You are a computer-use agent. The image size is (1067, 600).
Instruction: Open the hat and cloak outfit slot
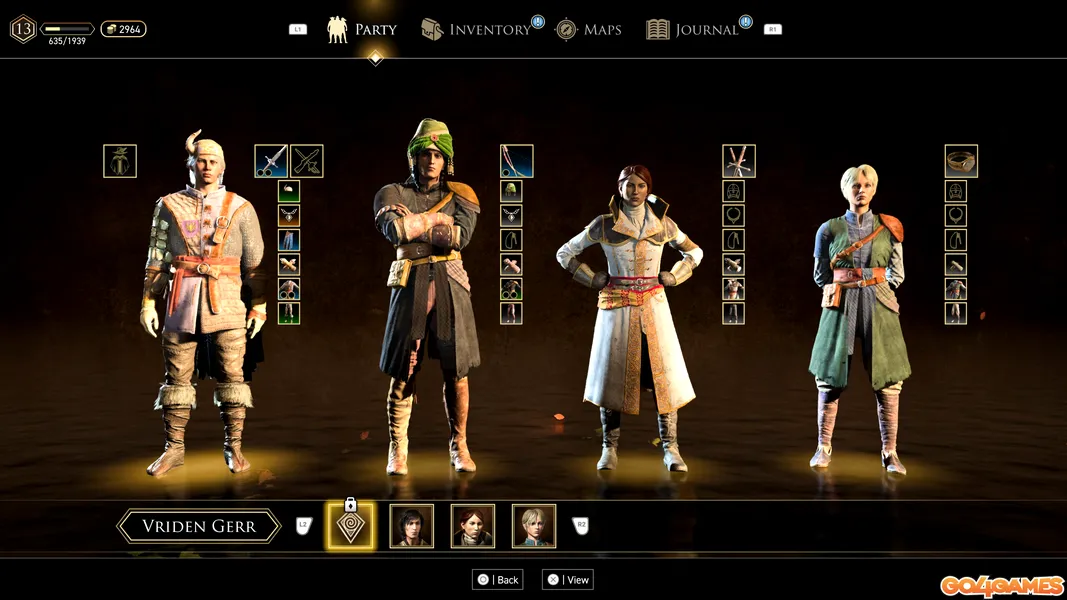click(120, 161)
